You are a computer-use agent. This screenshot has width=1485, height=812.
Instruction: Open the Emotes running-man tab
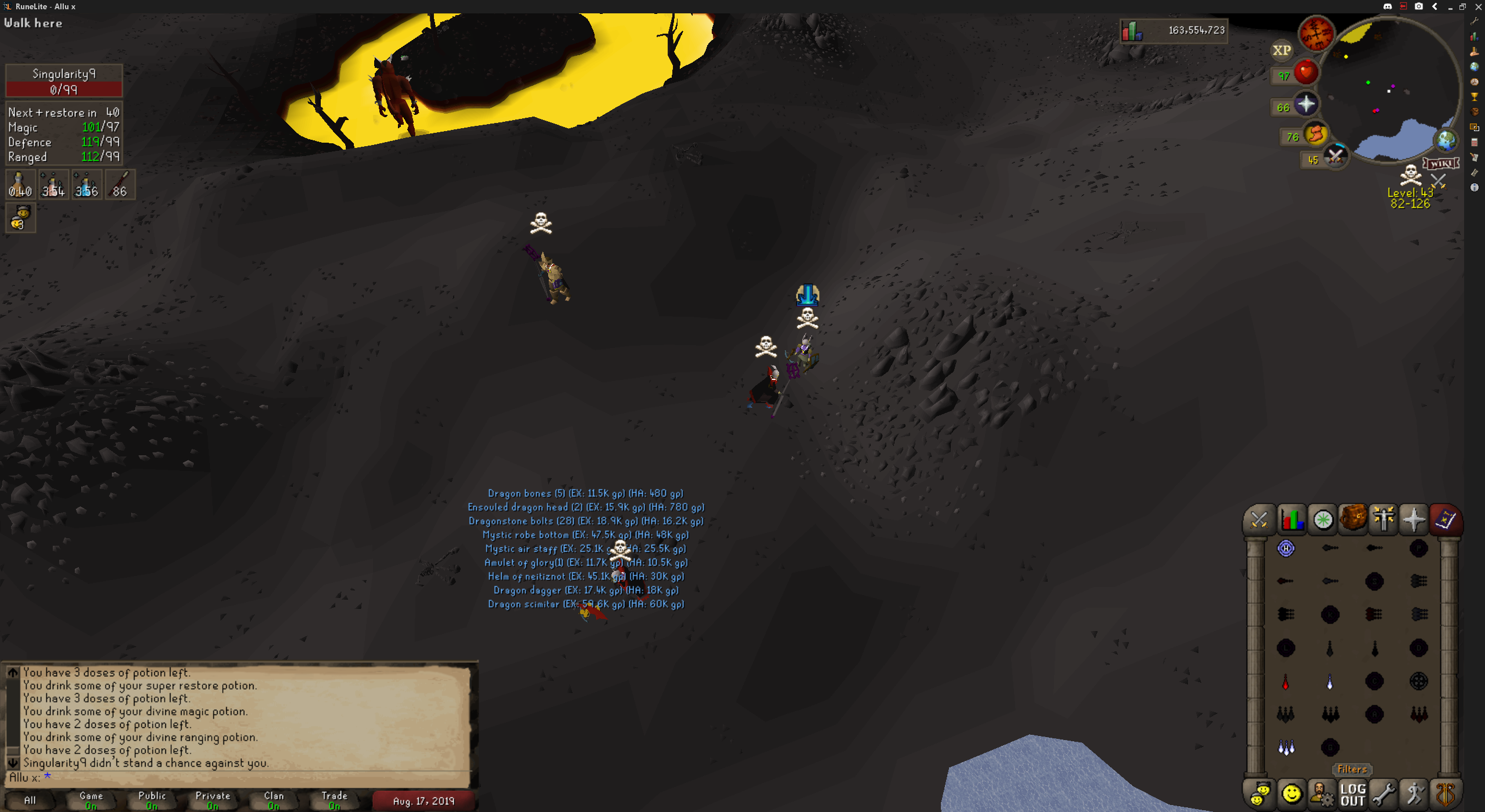[1414, 794]
